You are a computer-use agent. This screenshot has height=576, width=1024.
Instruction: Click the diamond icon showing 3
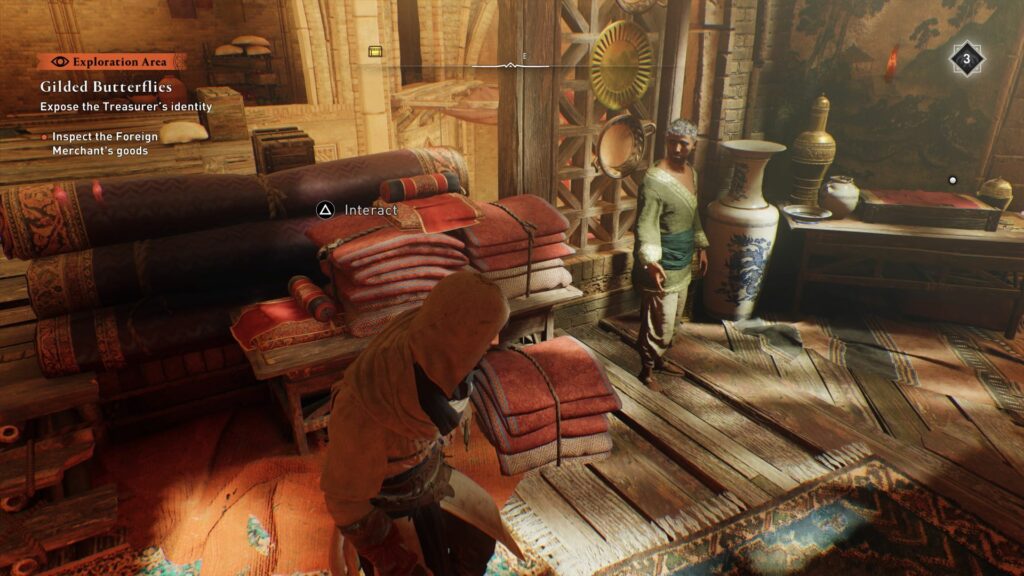click(x=966, y=58)
